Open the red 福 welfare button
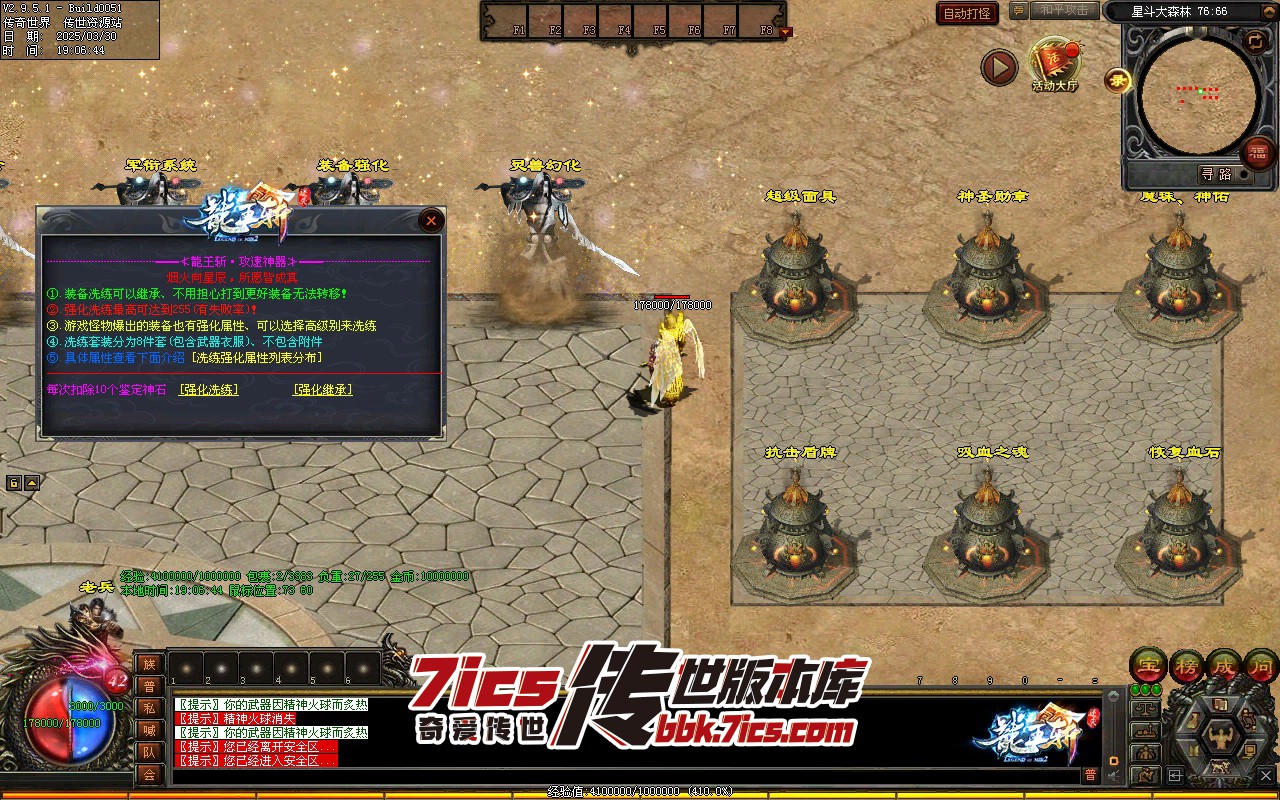The image size is (1280, 800). [1258, 153]
